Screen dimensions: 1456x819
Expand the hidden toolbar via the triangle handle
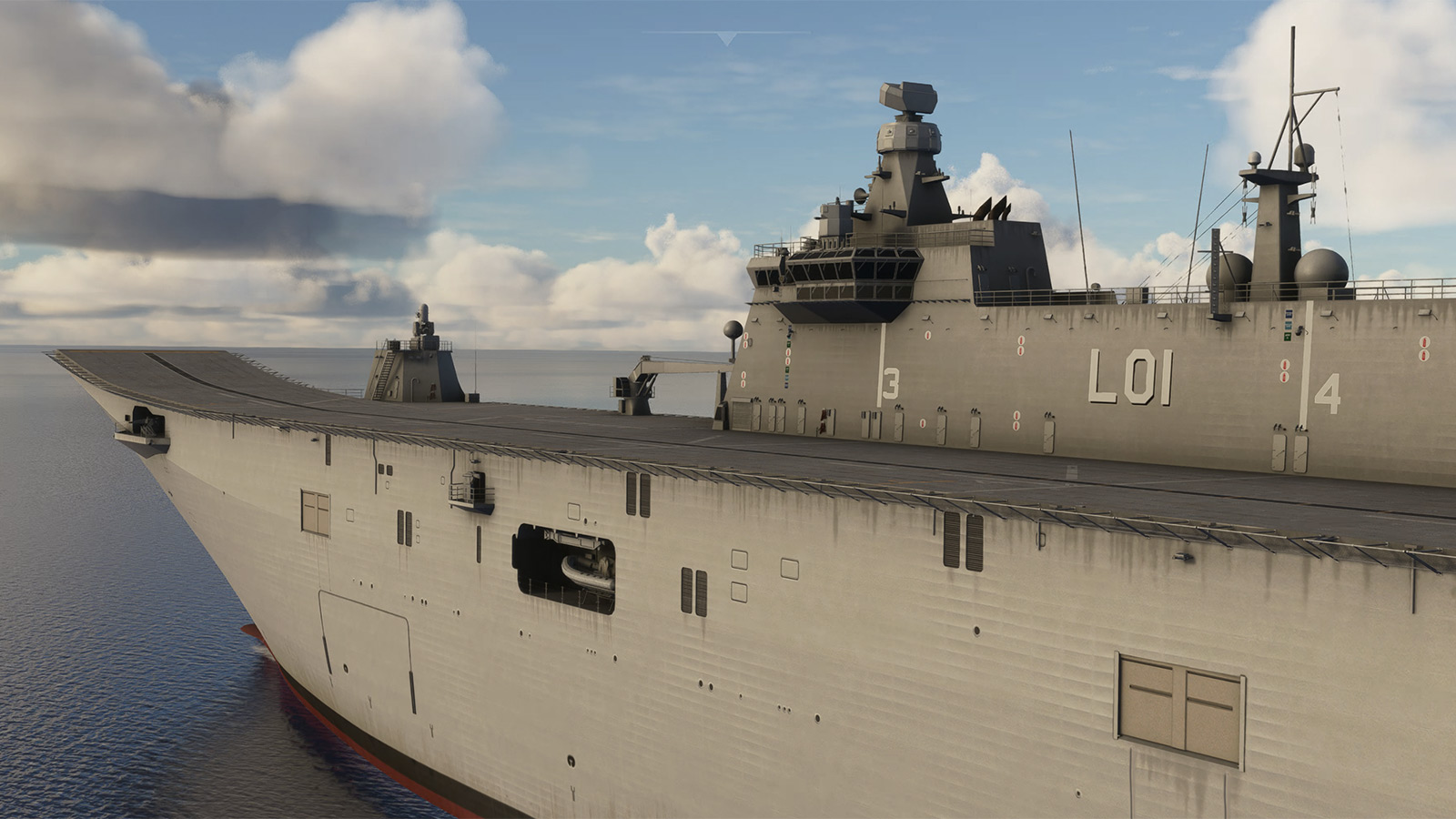726,38
